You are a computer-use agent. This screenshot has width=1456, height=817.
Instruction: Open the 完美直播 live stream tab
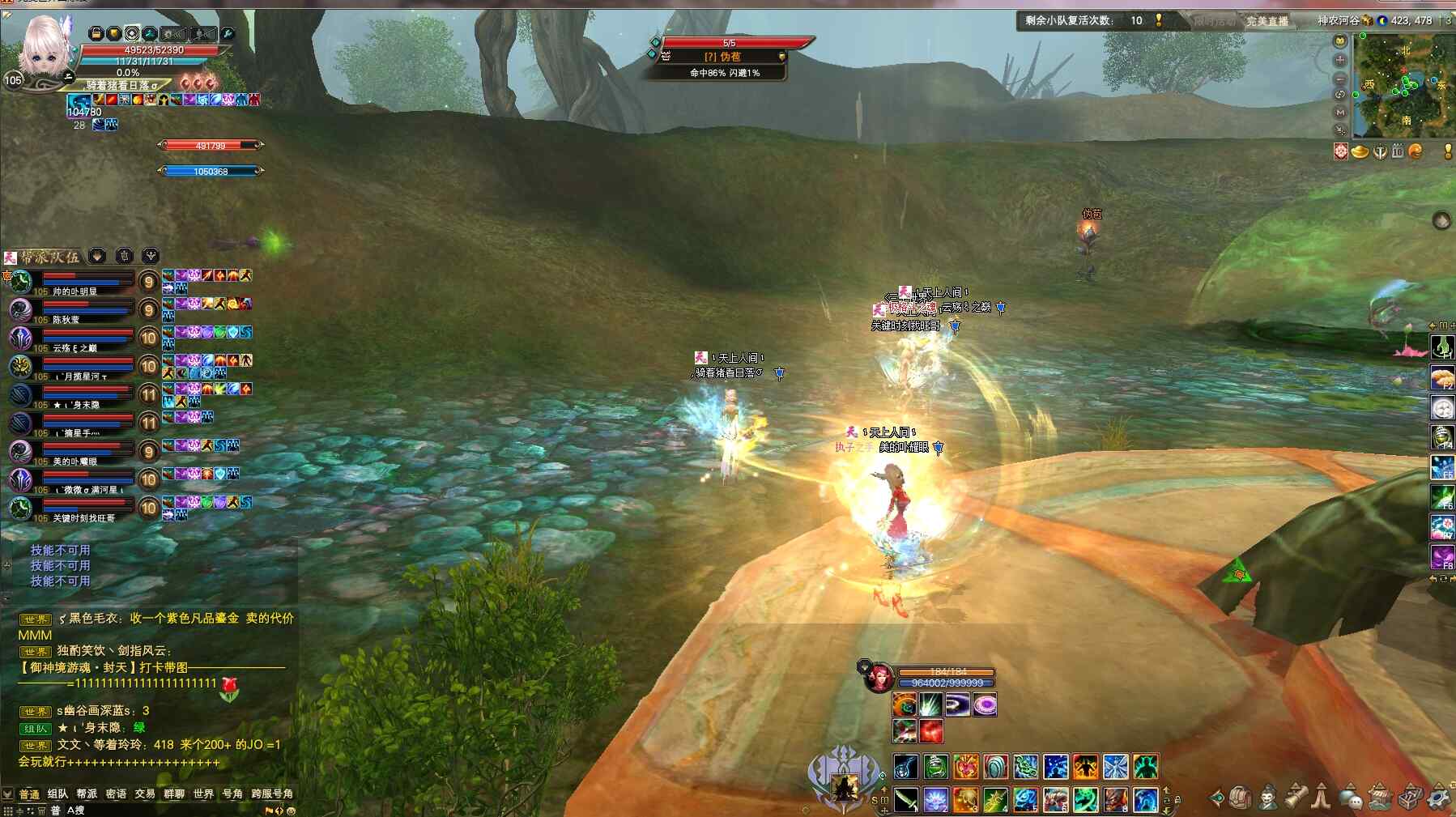(1267, 21)
